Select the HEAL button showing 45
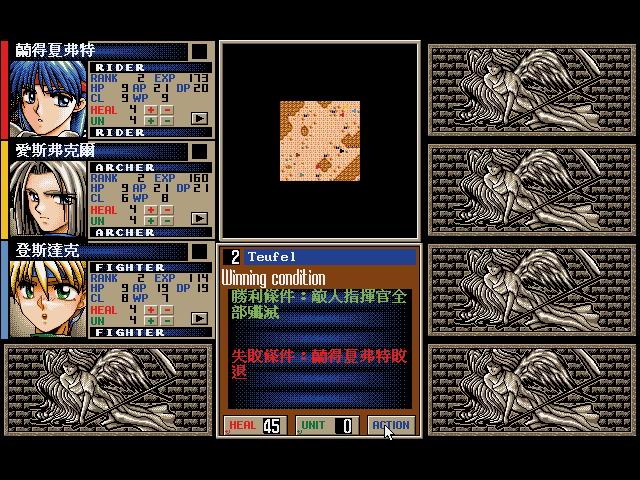The width and height of the screenshot is (640, 480). click(255, 425)
